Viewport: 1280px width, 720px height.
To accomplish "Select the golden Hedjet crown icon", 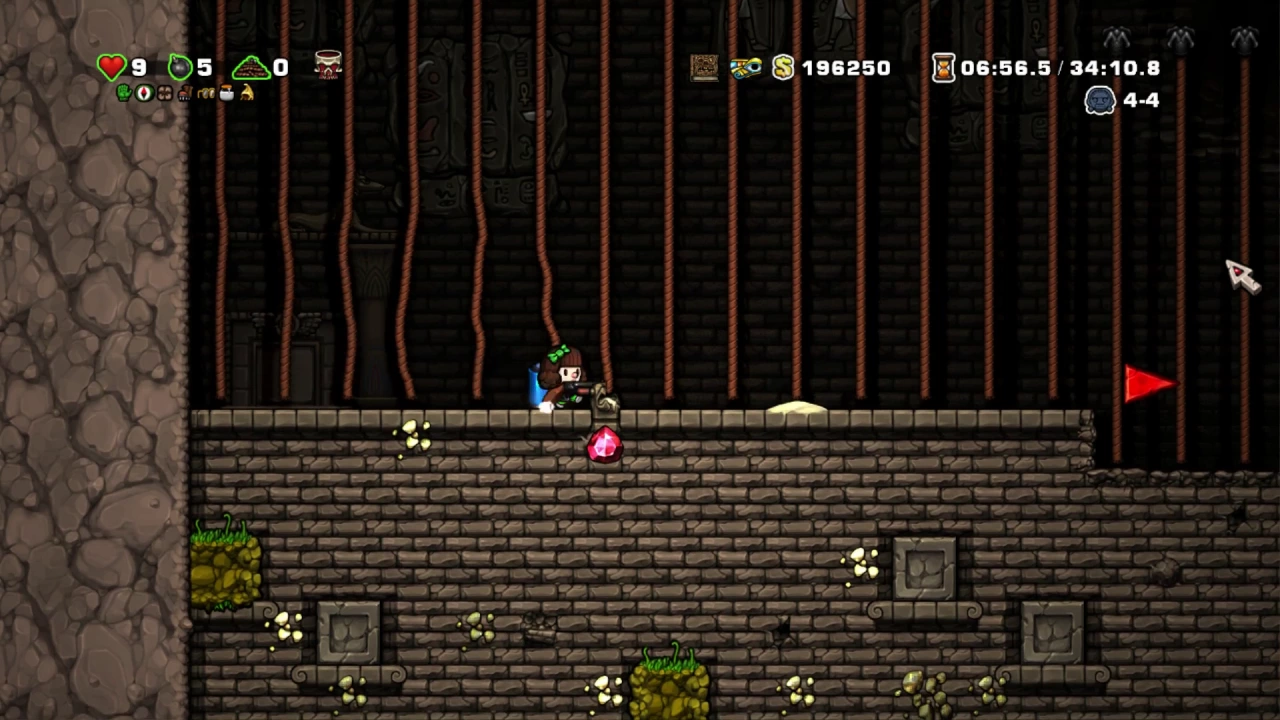I will (x=246, y=93).
